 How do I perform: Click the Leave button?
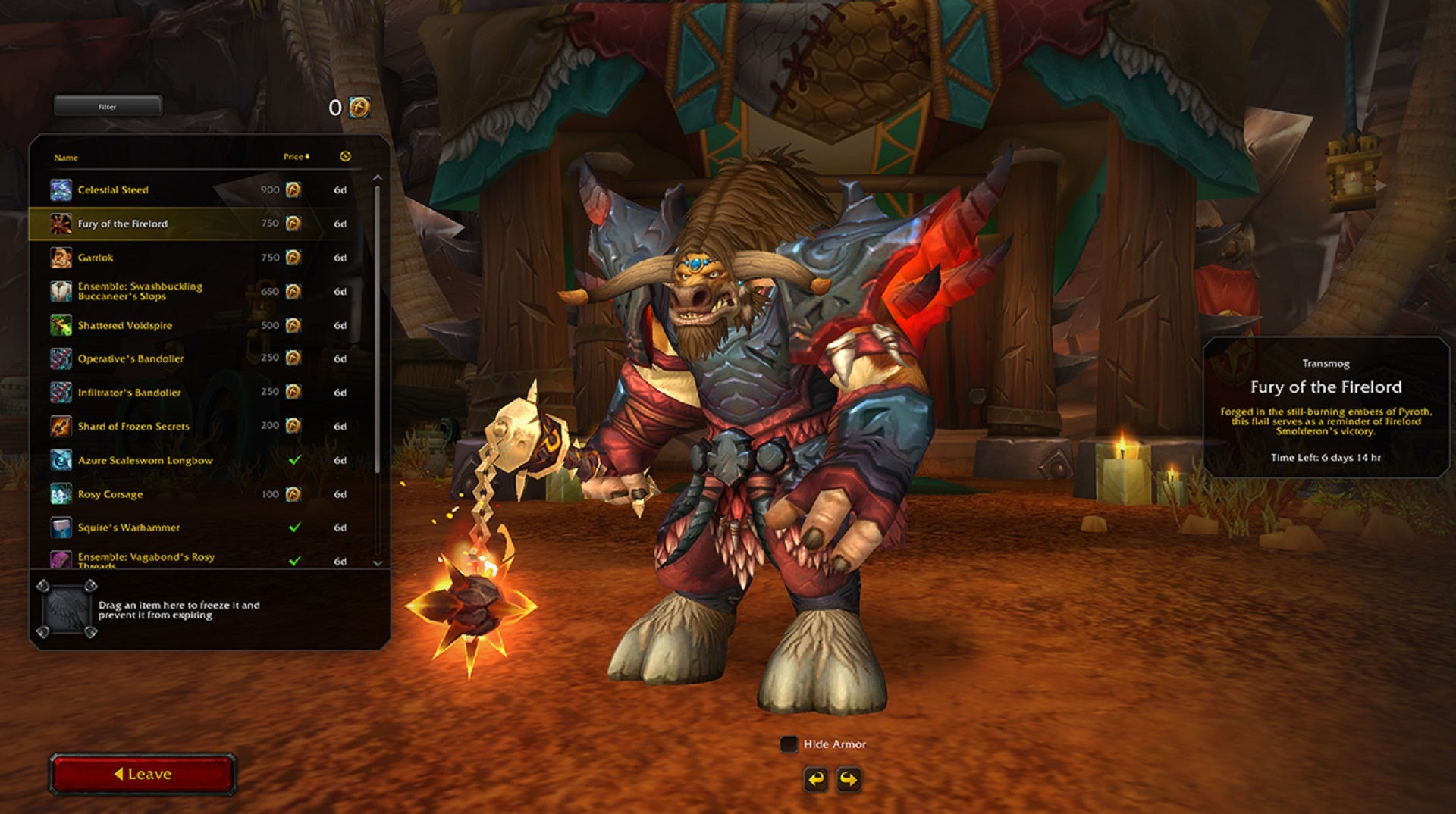144,774
